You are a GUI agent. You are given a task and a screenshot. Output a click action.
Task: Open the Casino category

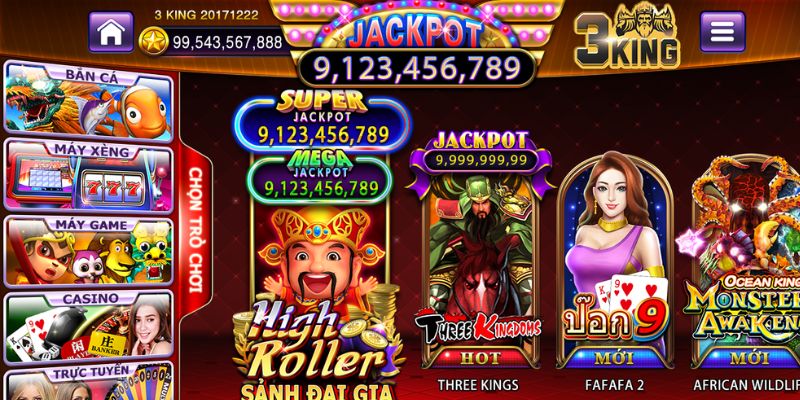(x=90, y=327)
